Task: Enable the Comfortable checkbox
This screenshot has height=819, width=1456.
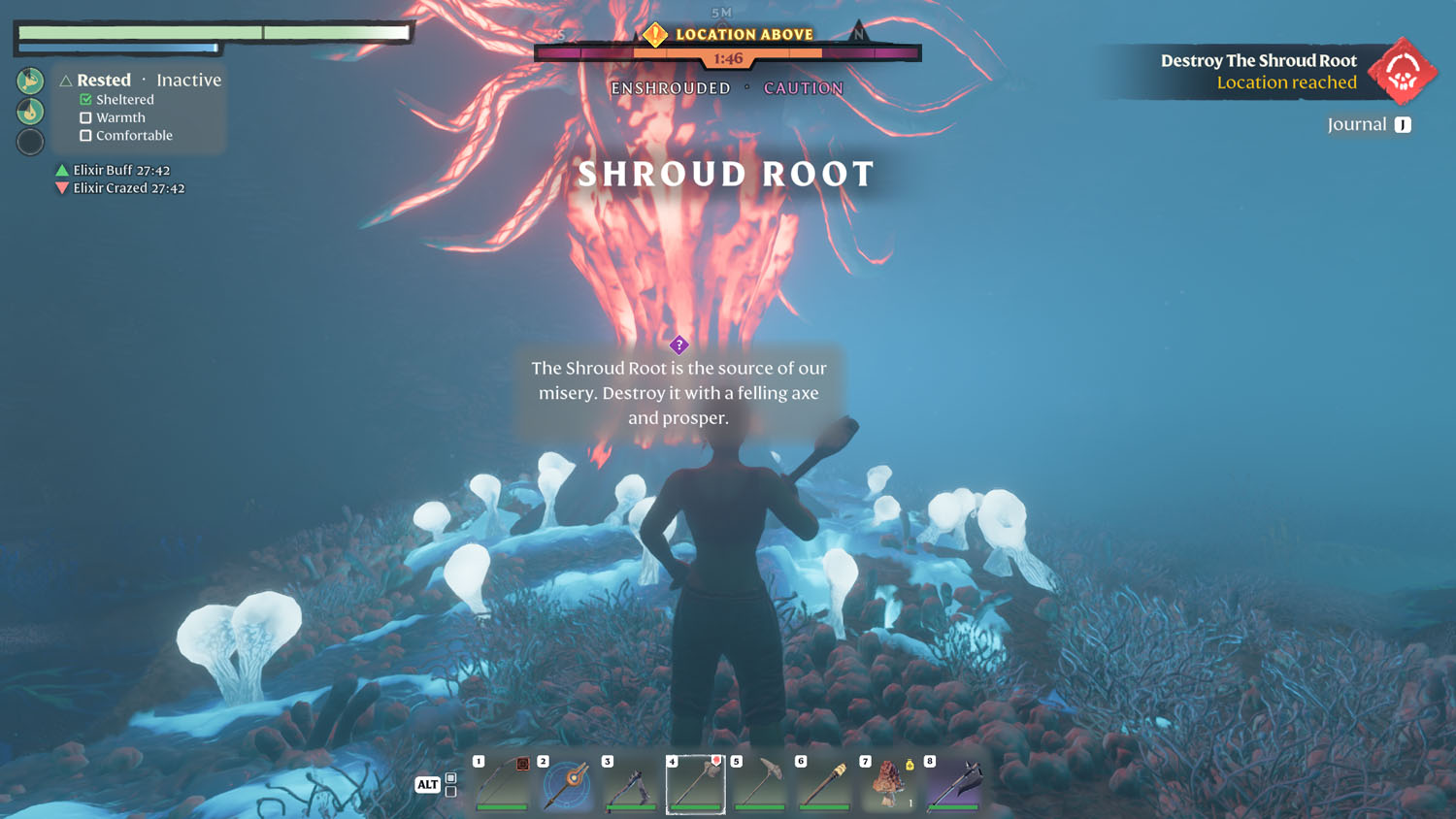Action: pos(85,135)
